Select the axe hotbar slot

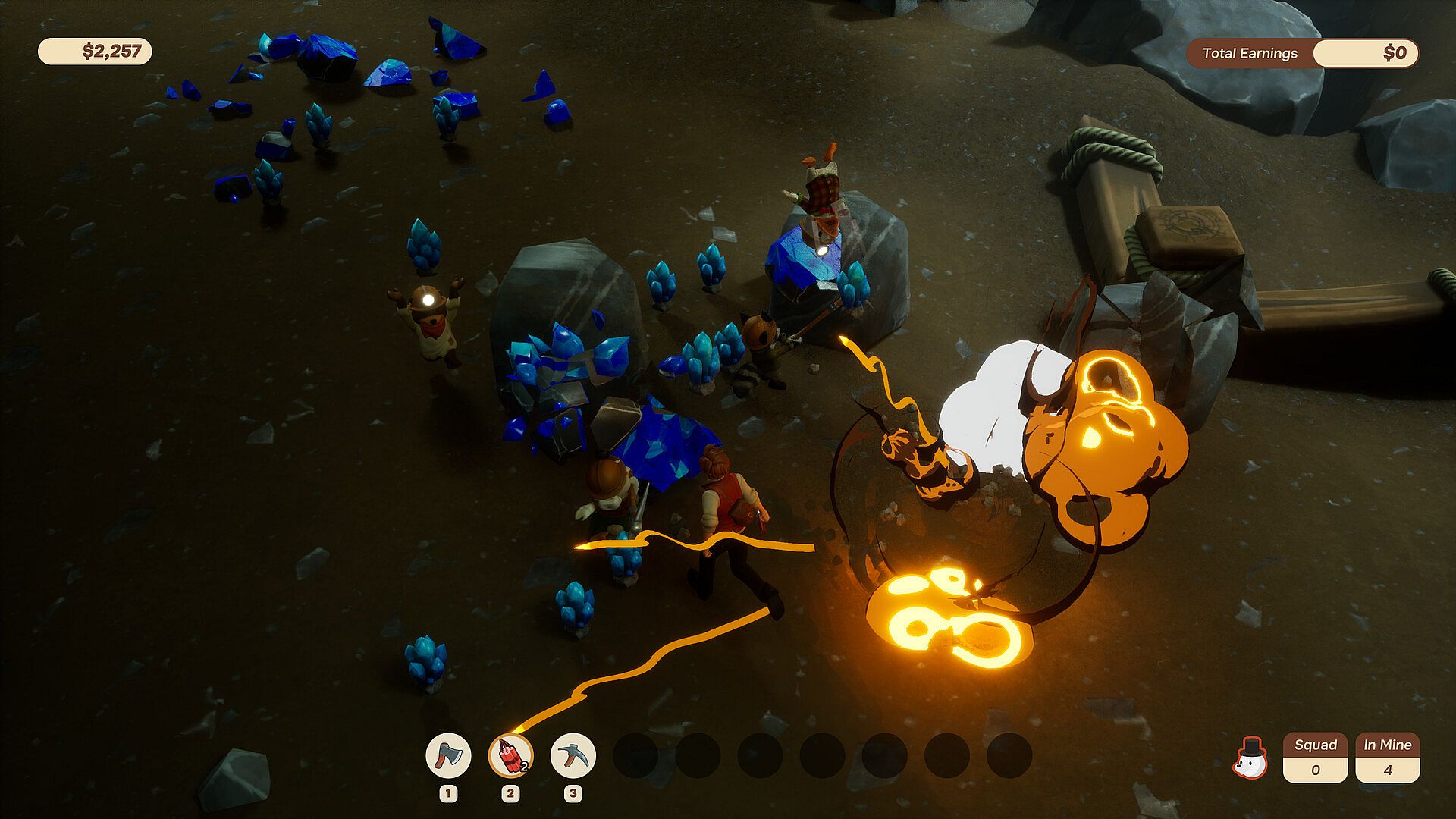(448, 755)
